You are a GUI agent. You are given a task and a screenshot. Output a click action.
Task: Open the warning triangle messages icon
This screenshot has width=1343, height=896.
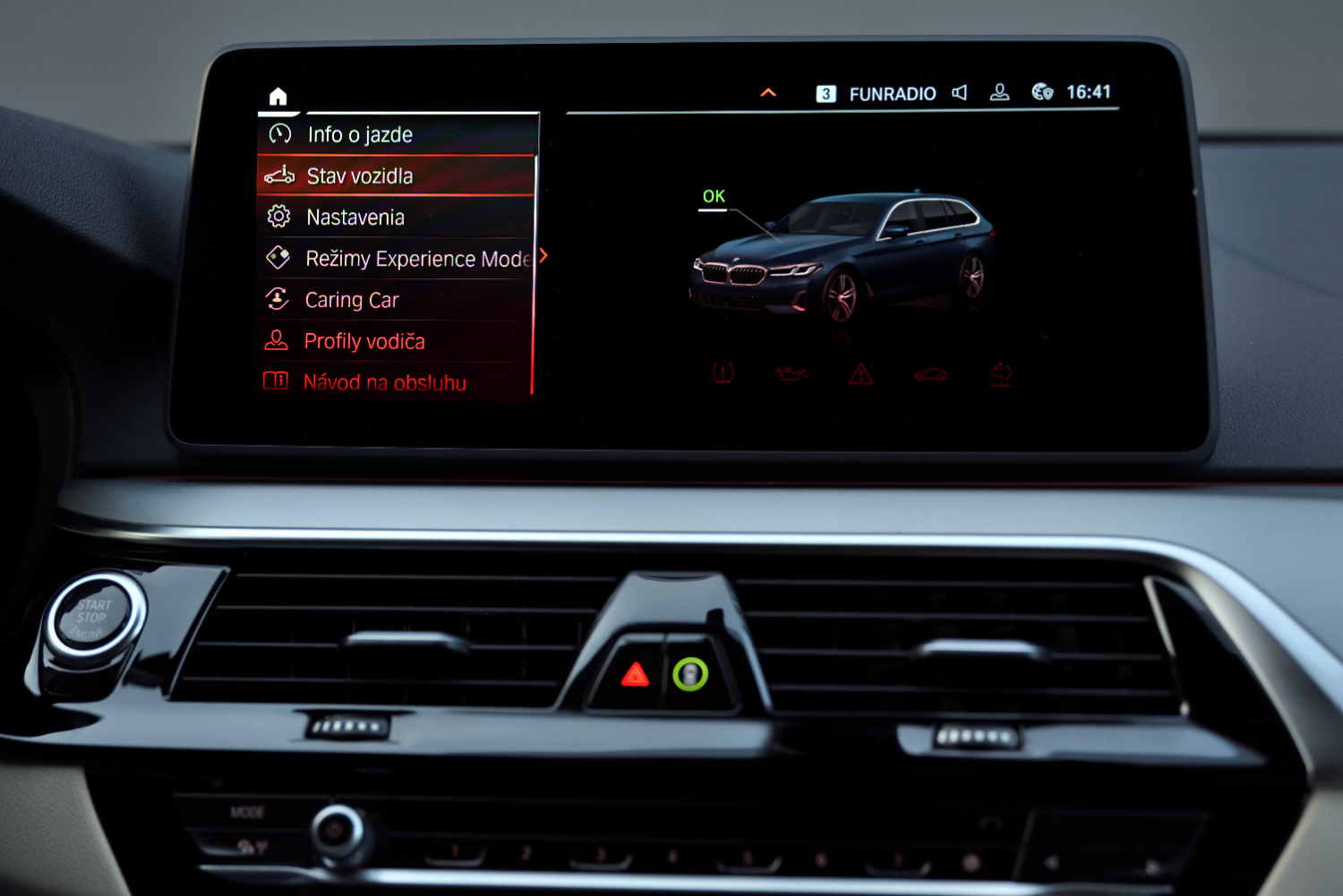(860, 374)
